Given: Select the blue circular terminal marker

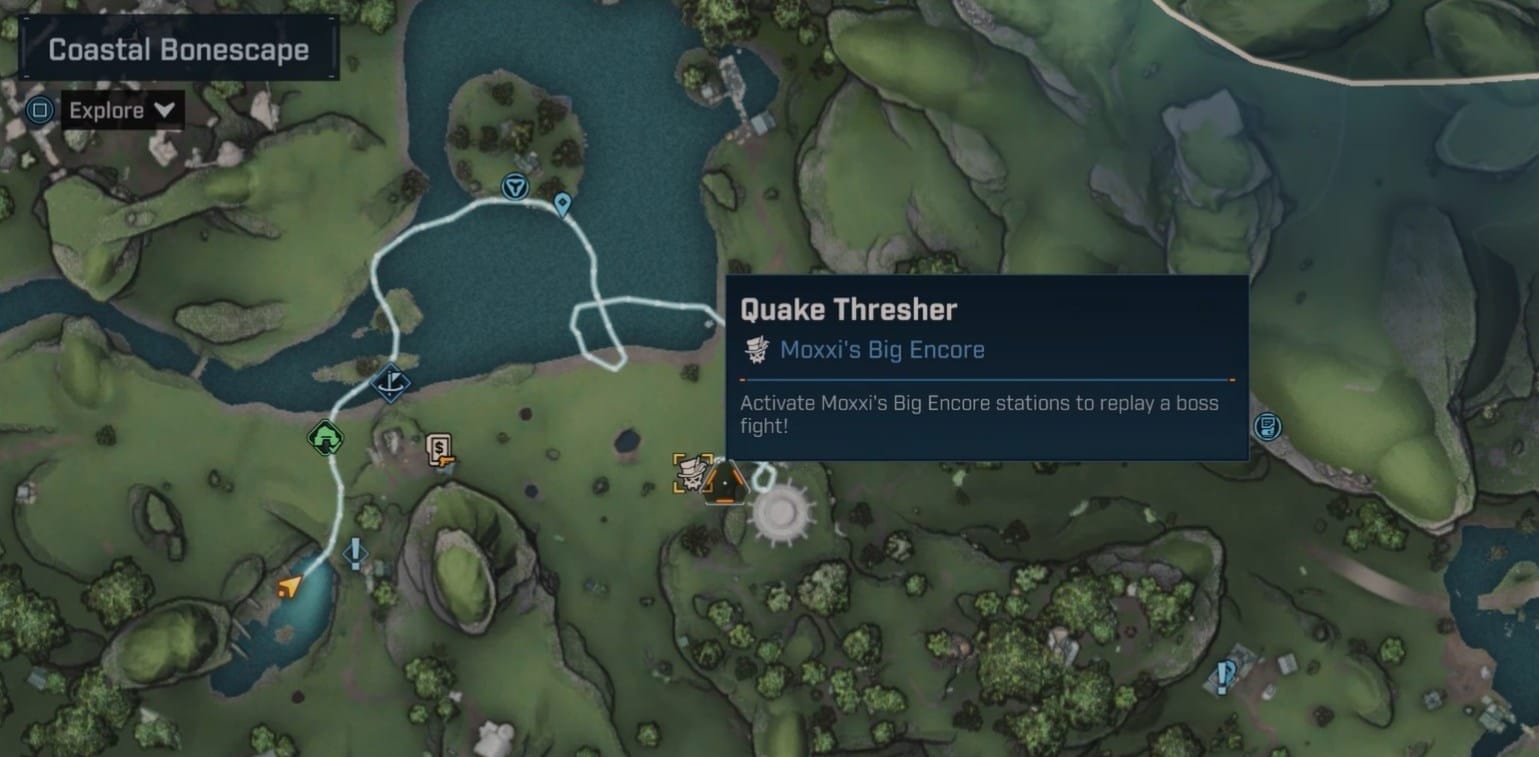Looking at the screenshot, I should [x=1267, y=427].
